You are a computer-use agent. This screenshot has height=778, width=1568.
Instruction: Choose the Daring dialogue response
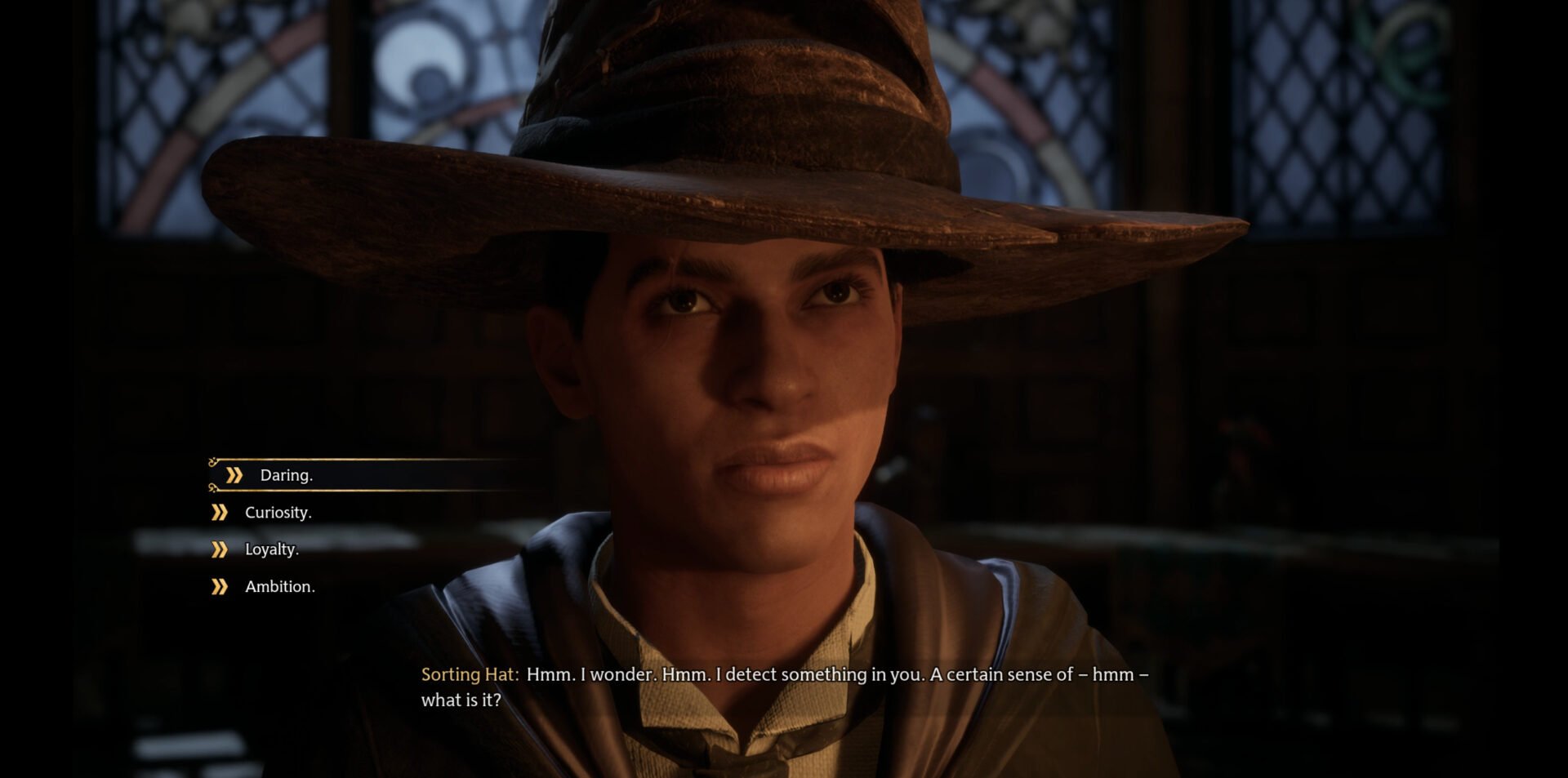(287, 475)
